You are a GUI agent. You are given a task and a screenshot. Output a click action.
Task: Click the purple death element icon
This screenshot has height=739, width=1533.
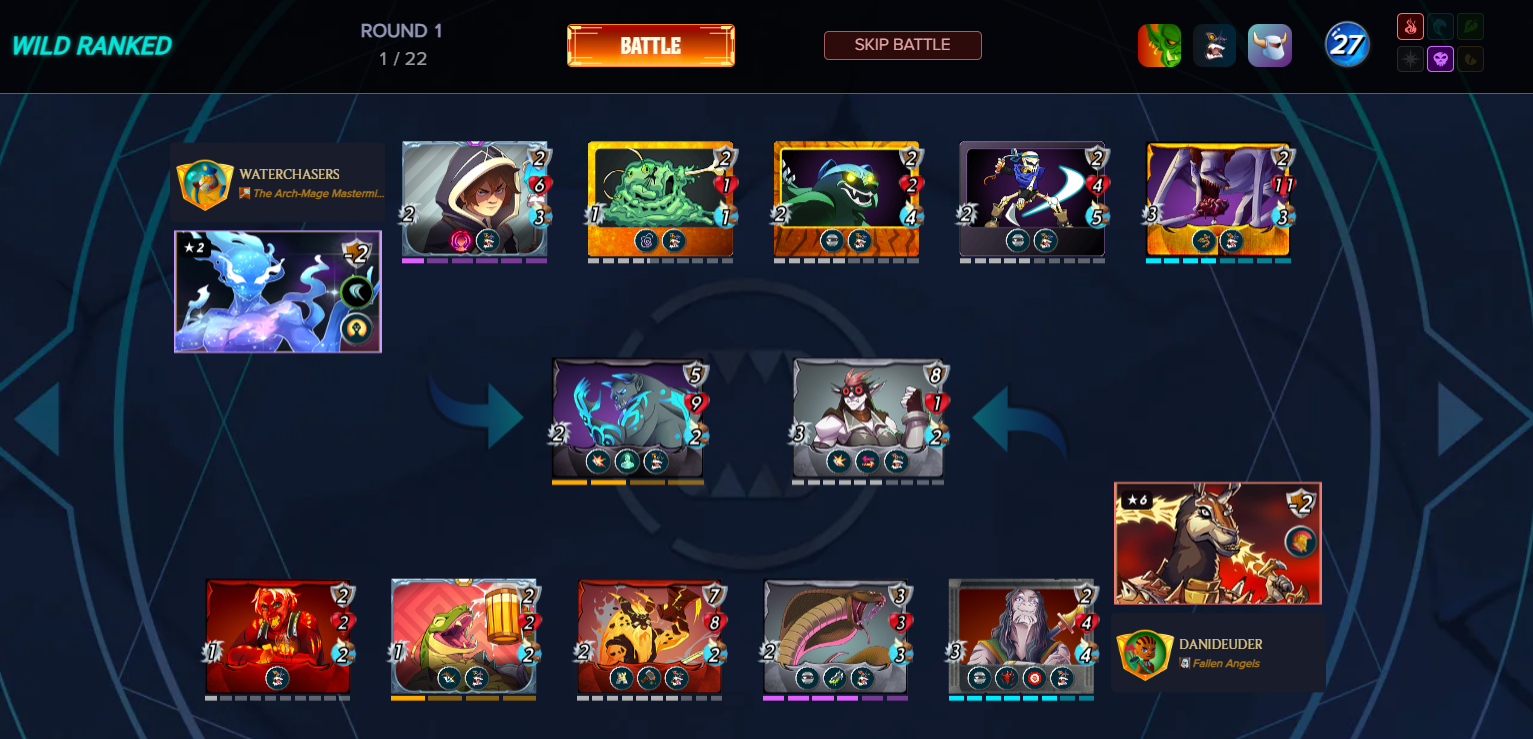1440,59
